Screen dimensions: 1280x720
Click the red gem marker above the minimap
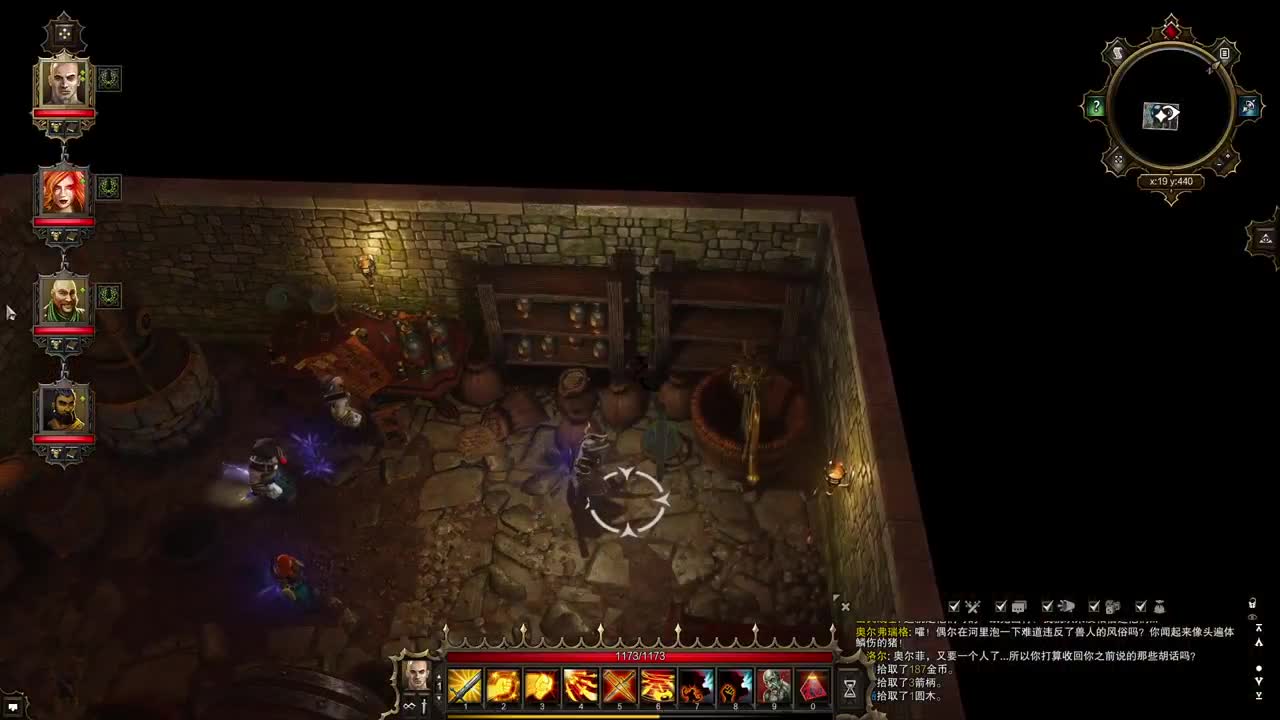click(x=1171, y=30)
